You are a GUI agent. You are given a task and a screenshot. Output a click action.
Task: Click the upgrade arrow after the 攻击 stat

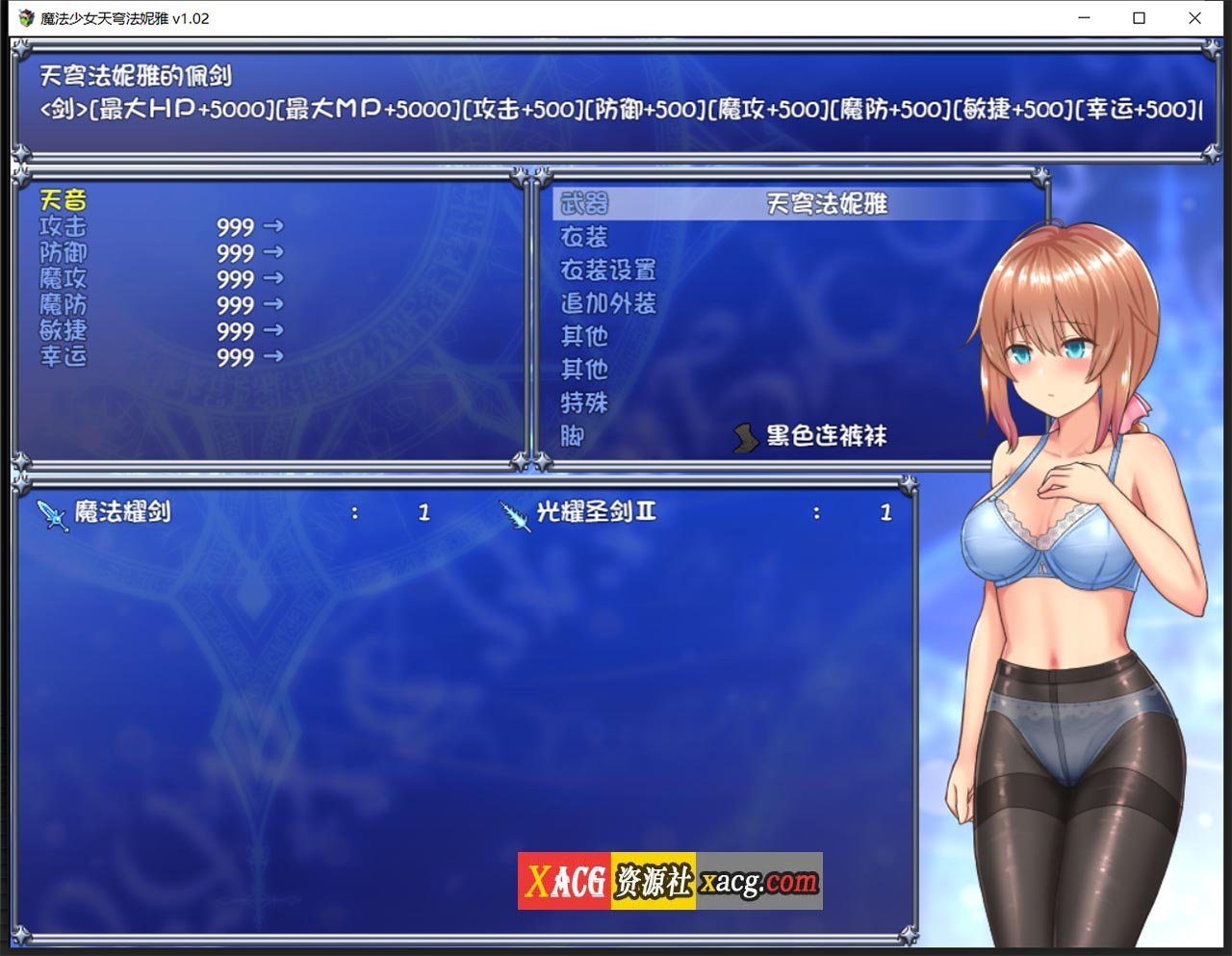pos(272,228)
